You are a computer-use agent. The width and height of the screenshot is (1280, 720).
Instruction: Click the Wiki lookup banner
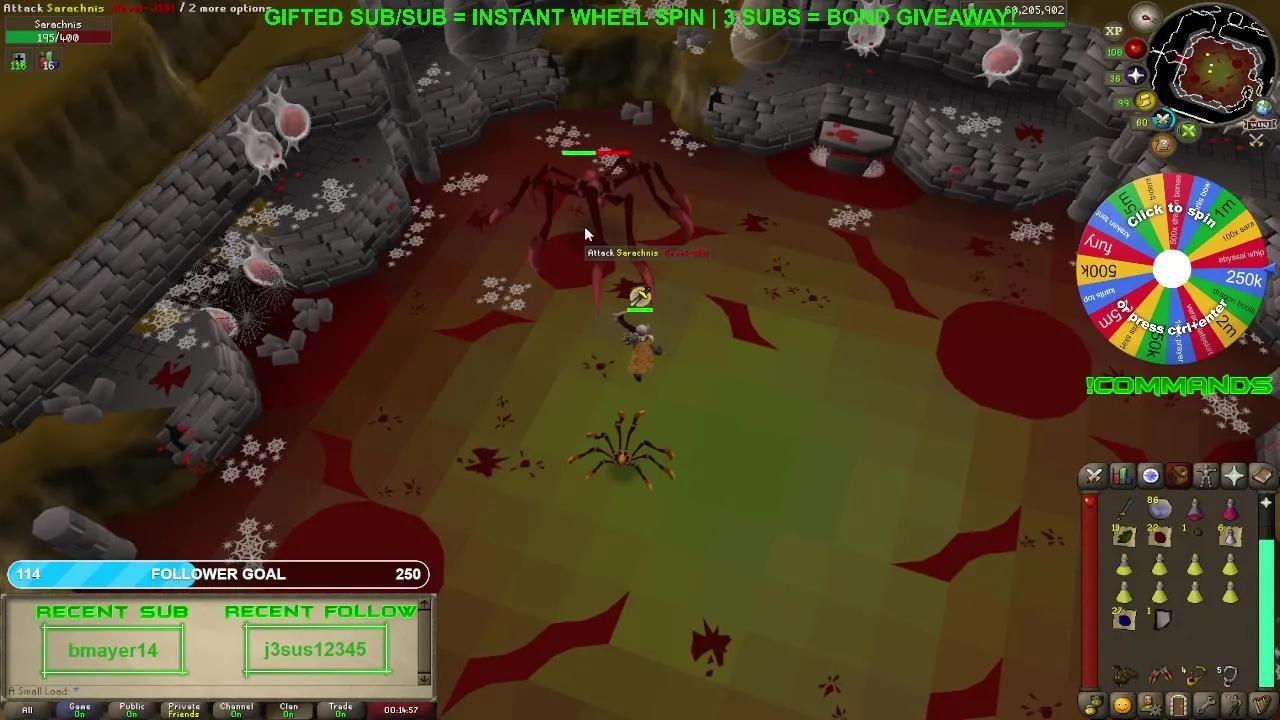point(1258,122)
